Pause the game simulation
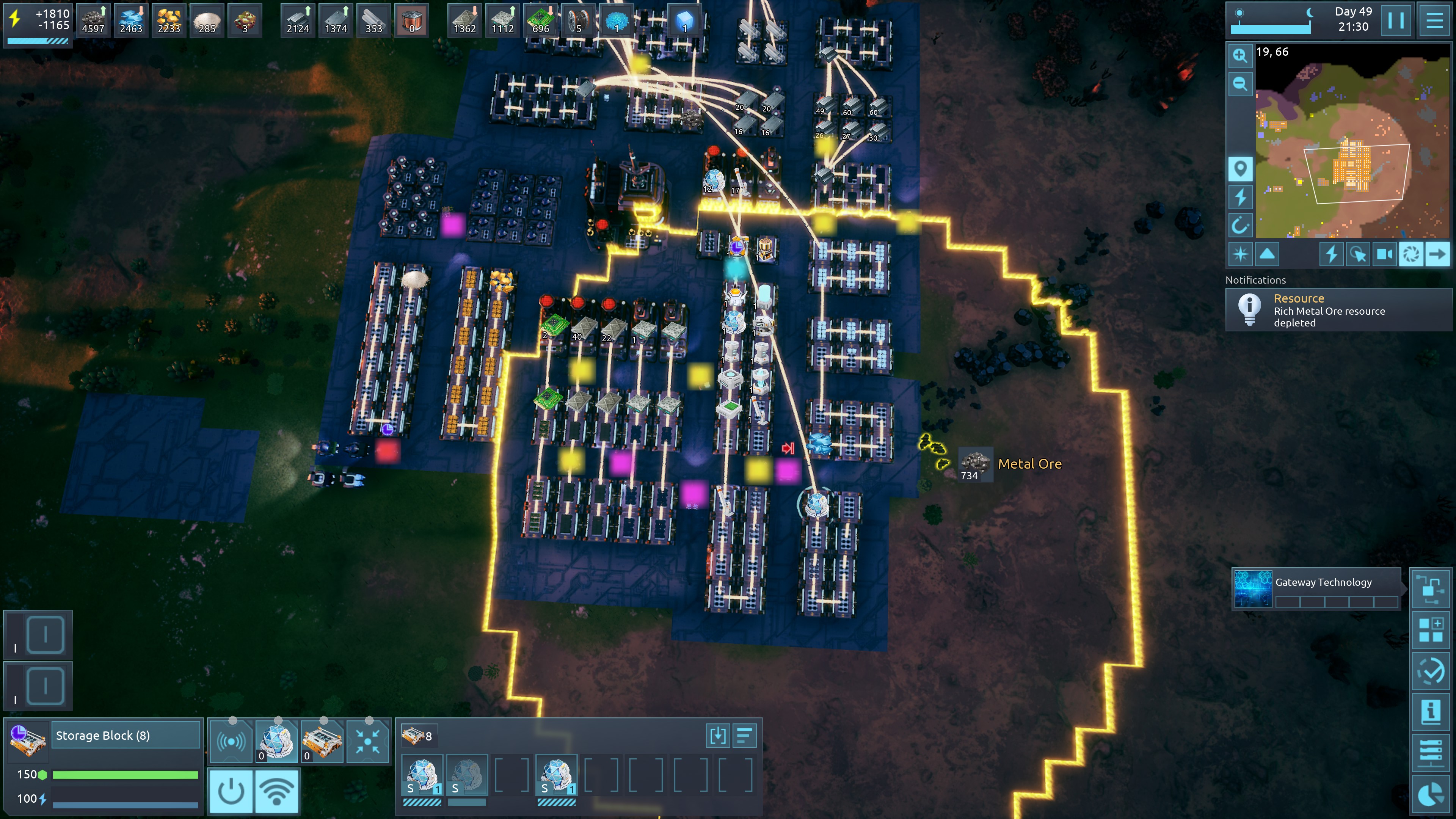 pyautogui.click(x=1395, y=20)
